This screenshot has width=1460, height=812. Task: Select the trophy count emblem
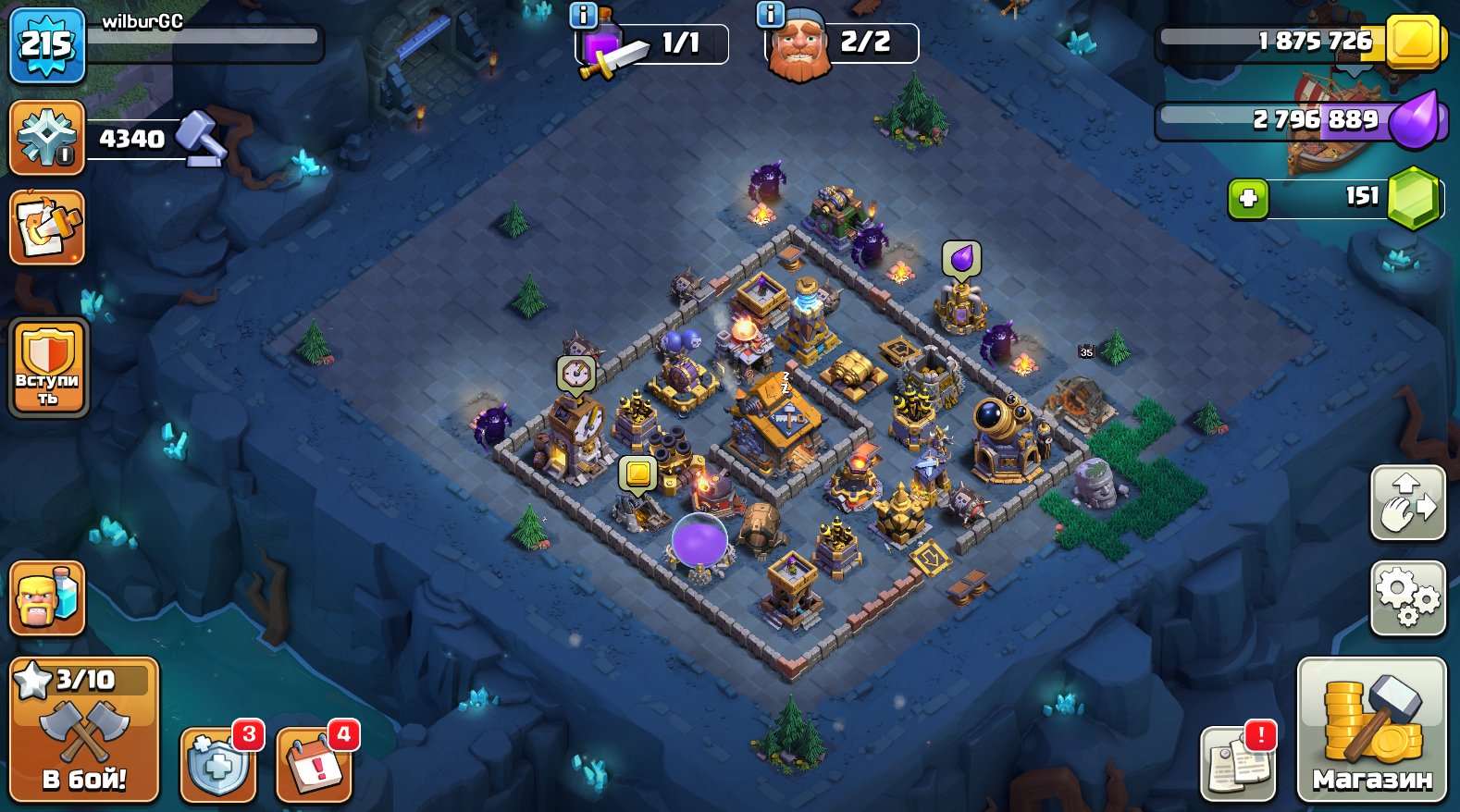[46, 139]
